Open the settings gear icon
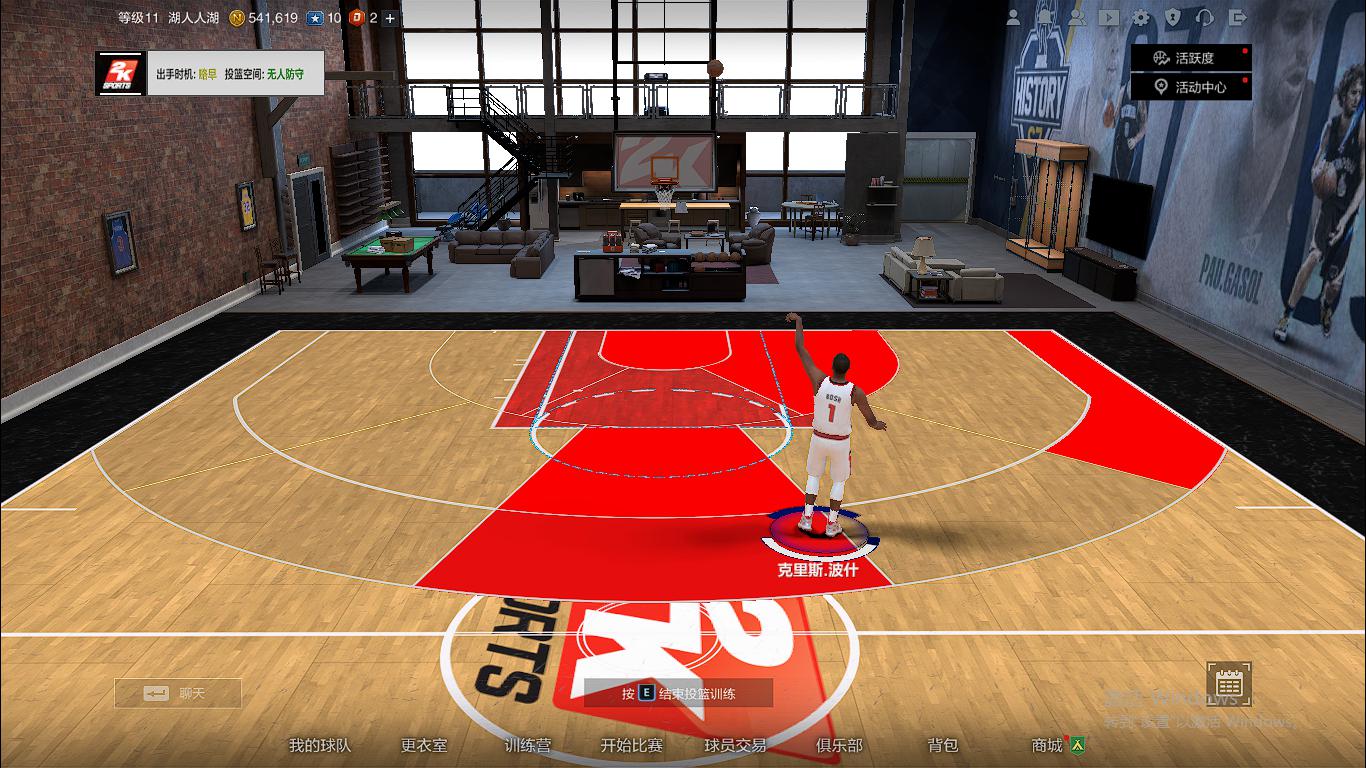 1141,17
